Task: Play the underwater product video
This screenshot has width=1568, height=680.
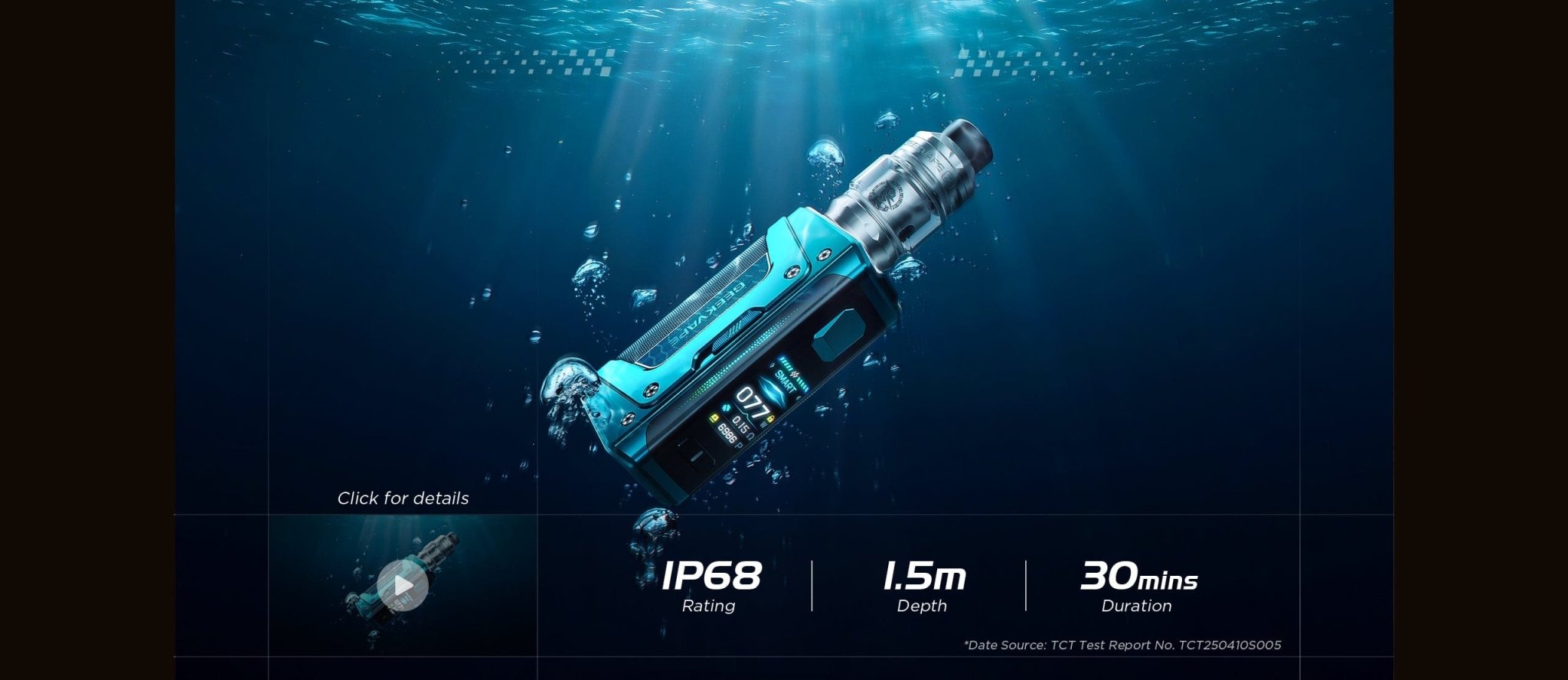Action: click(x=403, y=586)
